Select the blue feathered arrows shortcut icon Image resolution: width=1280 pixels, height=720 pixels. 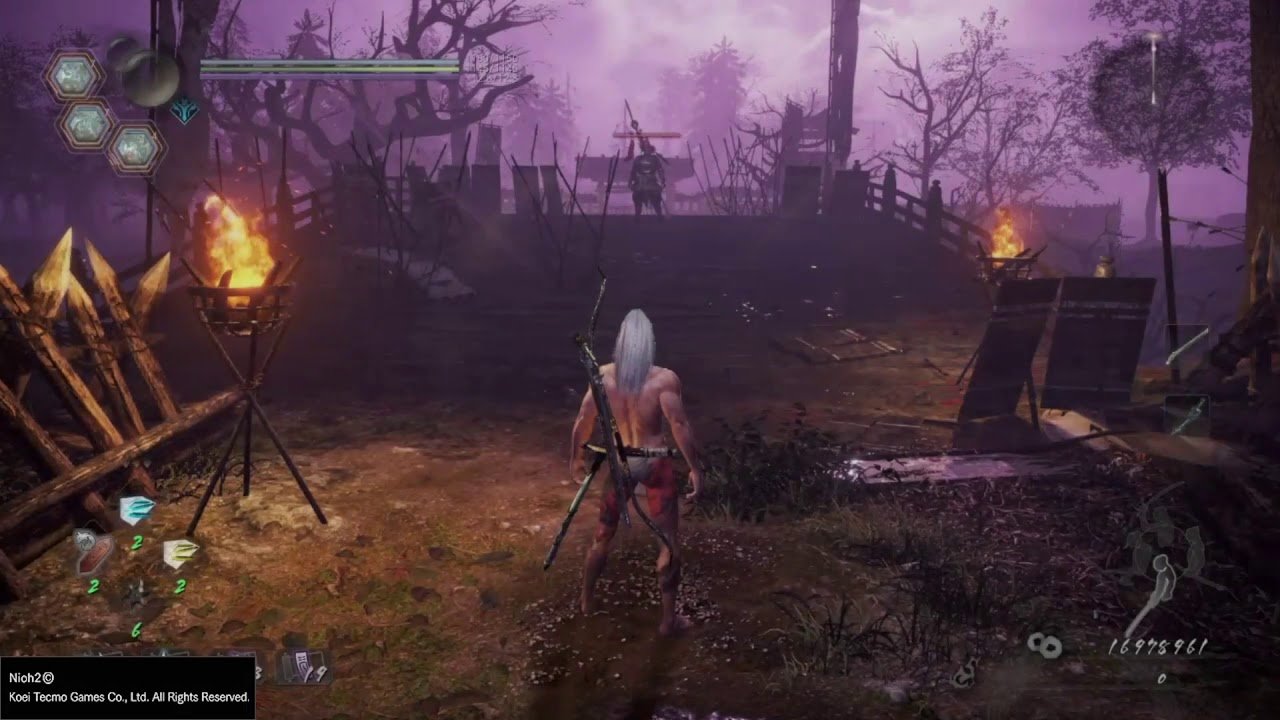coord(135,510)
